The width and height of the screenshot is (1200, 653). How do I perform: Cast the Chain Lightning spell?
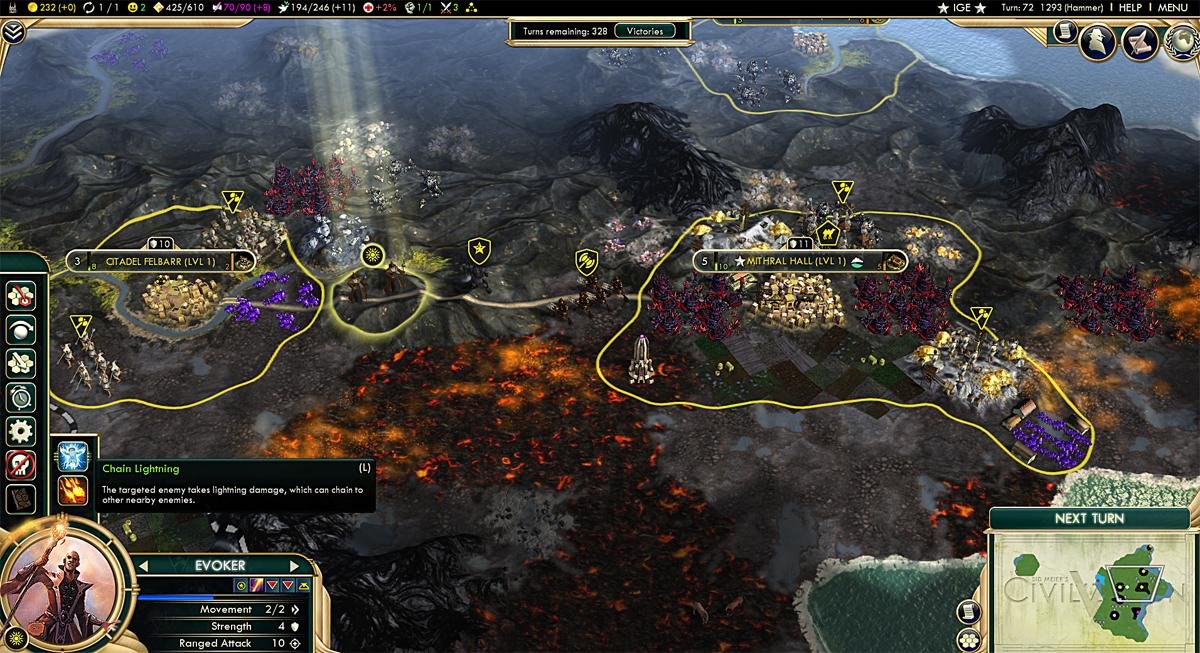73,490
